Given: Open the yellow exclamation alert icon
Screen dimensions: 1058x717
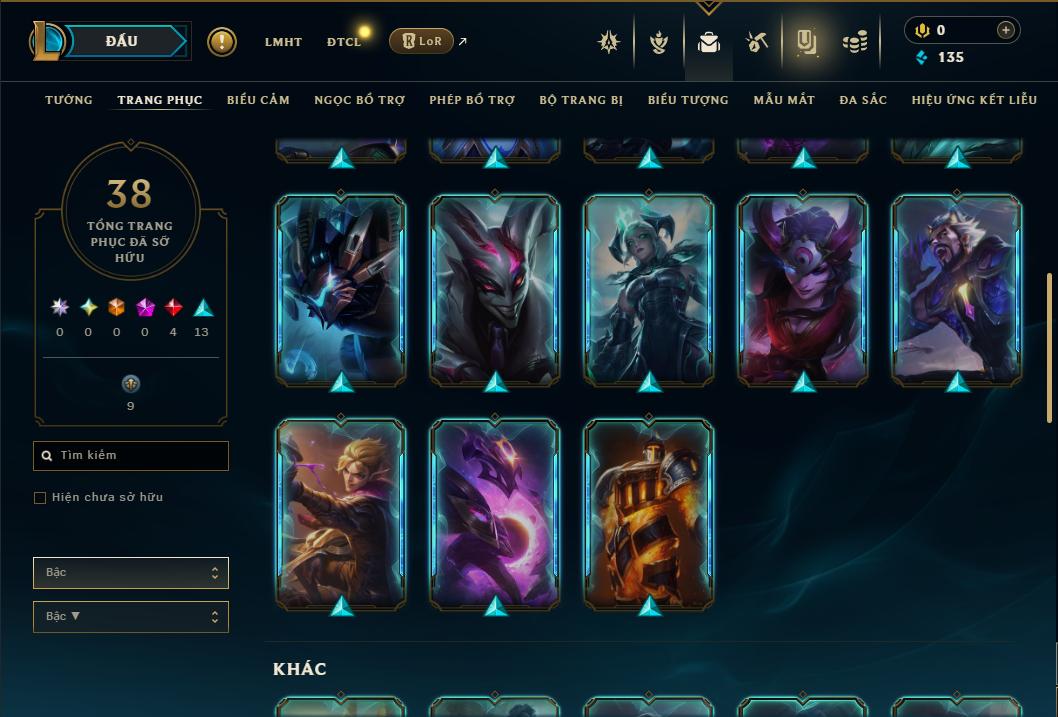Looking at the screenshot, I should [x=222, y=42].
